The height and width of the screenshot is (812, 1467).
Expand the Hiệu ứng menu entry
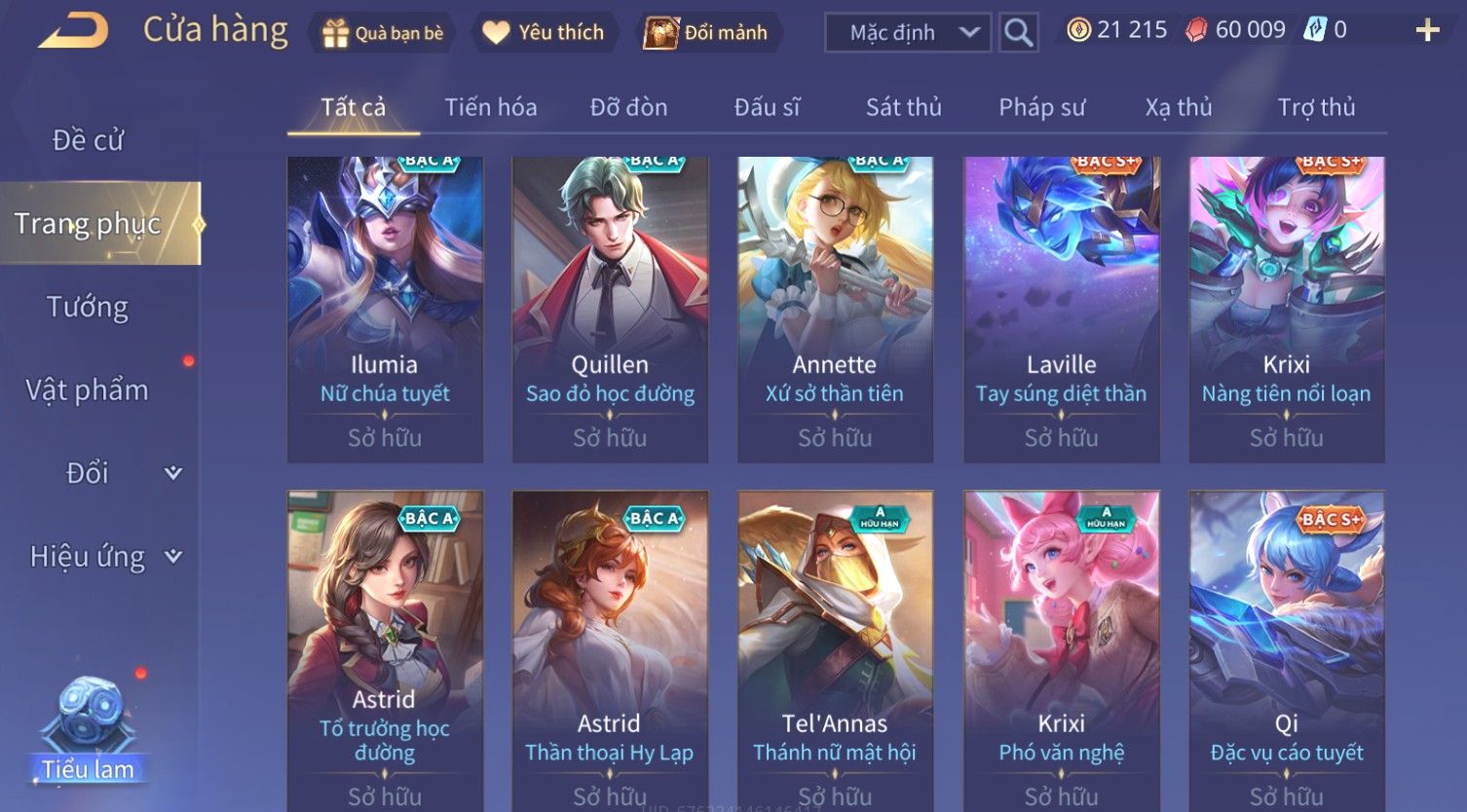pyautogui.click(x=102, y=557)
